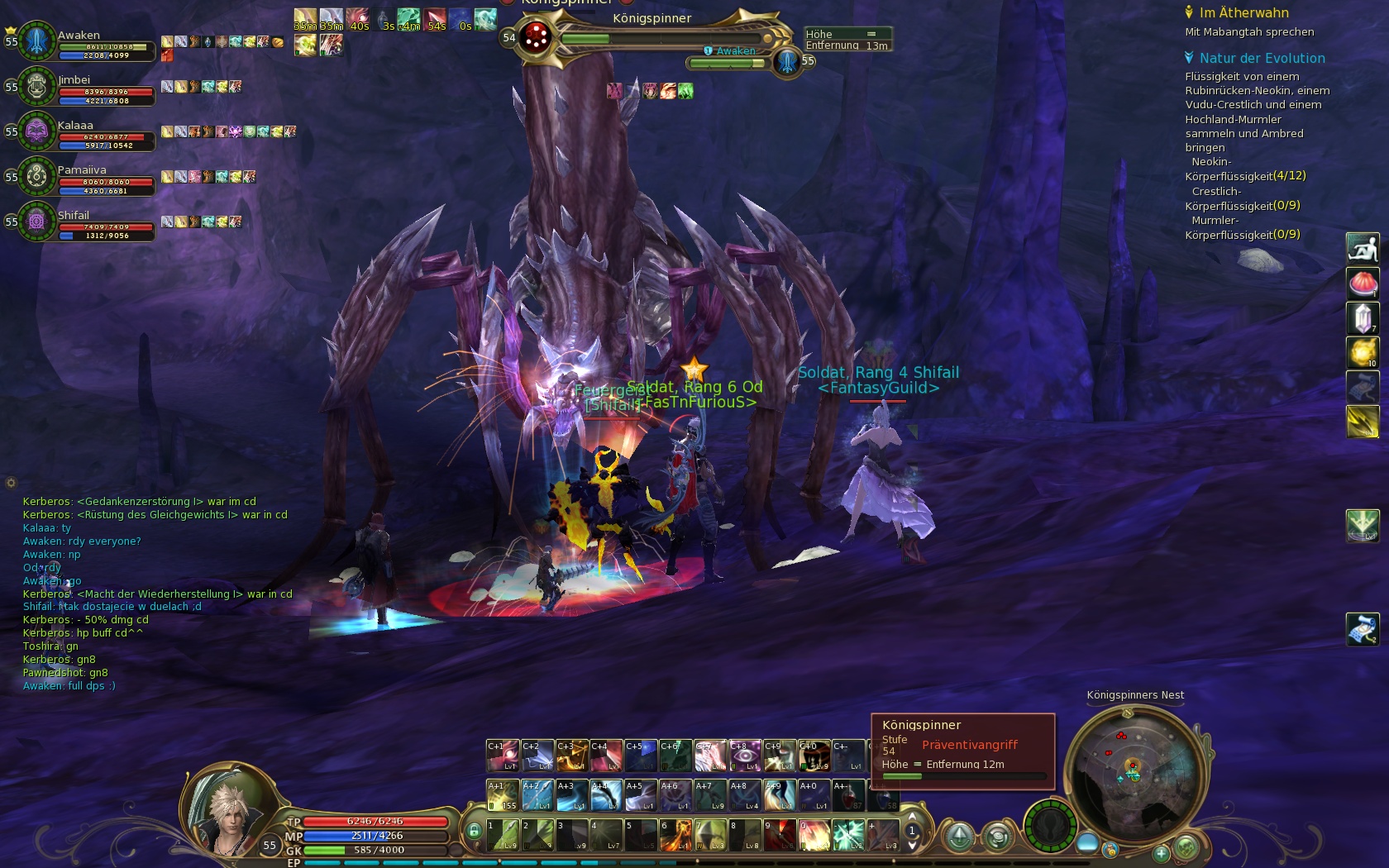
Task: Click the chat log window
Action: point(157,594)
